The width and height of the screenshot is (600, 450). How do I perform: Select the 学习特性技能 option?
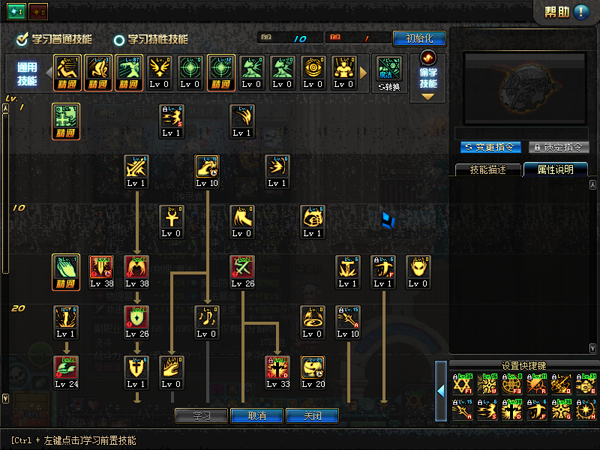pyautogui.click(x=150, y=39)
